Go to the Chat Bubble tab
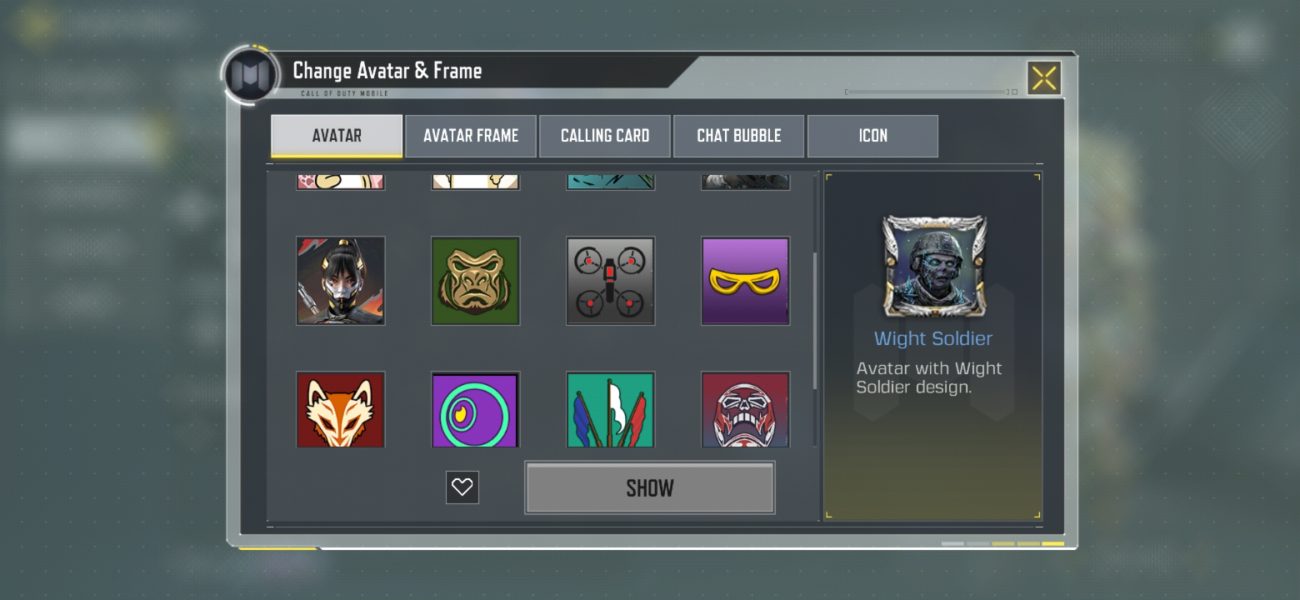Image resolution: width=1300 pixels, height=600 pixels. pyautogui.click(x=739, y=136)
